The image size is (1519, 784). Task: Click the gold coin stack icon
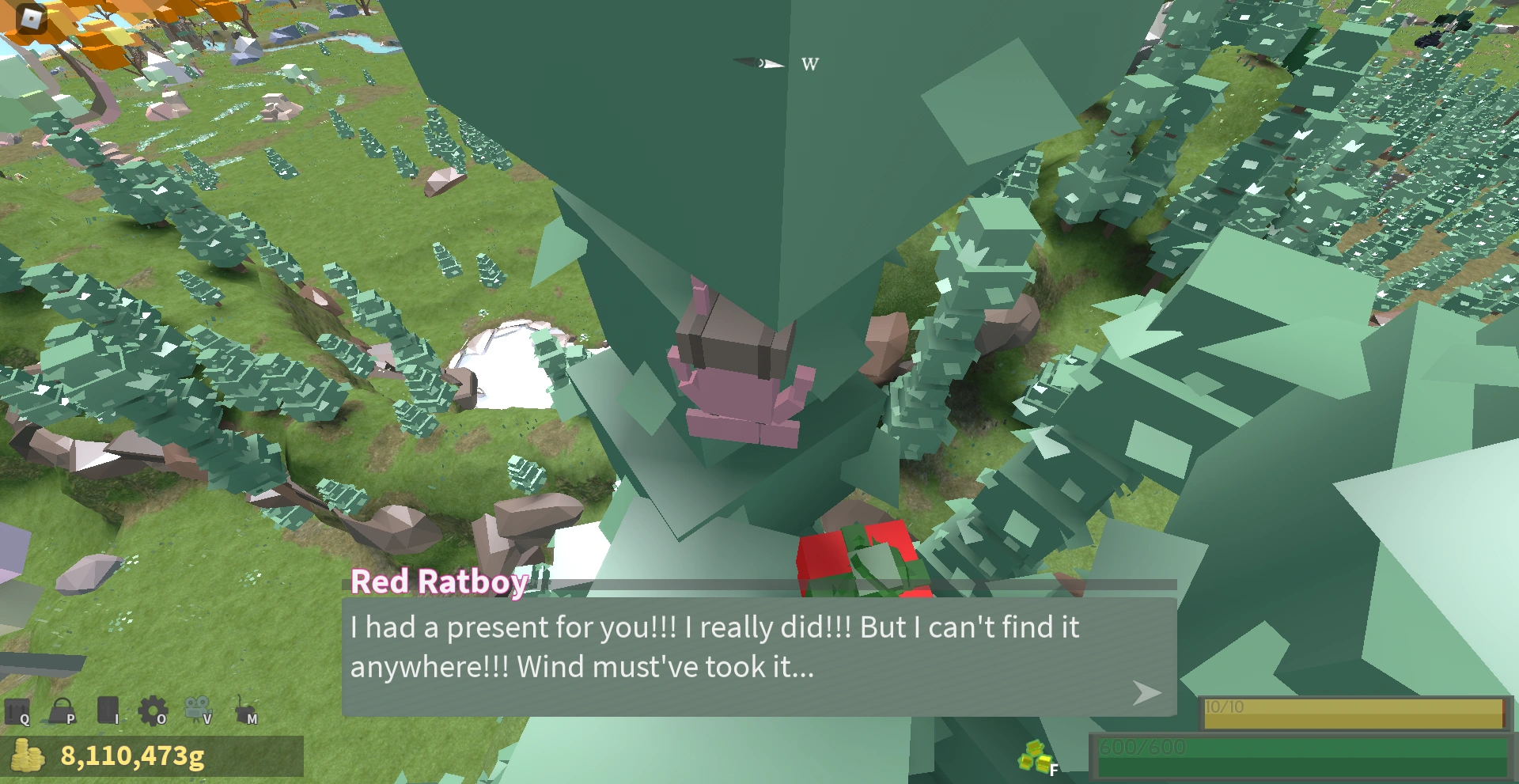(28, 757)
